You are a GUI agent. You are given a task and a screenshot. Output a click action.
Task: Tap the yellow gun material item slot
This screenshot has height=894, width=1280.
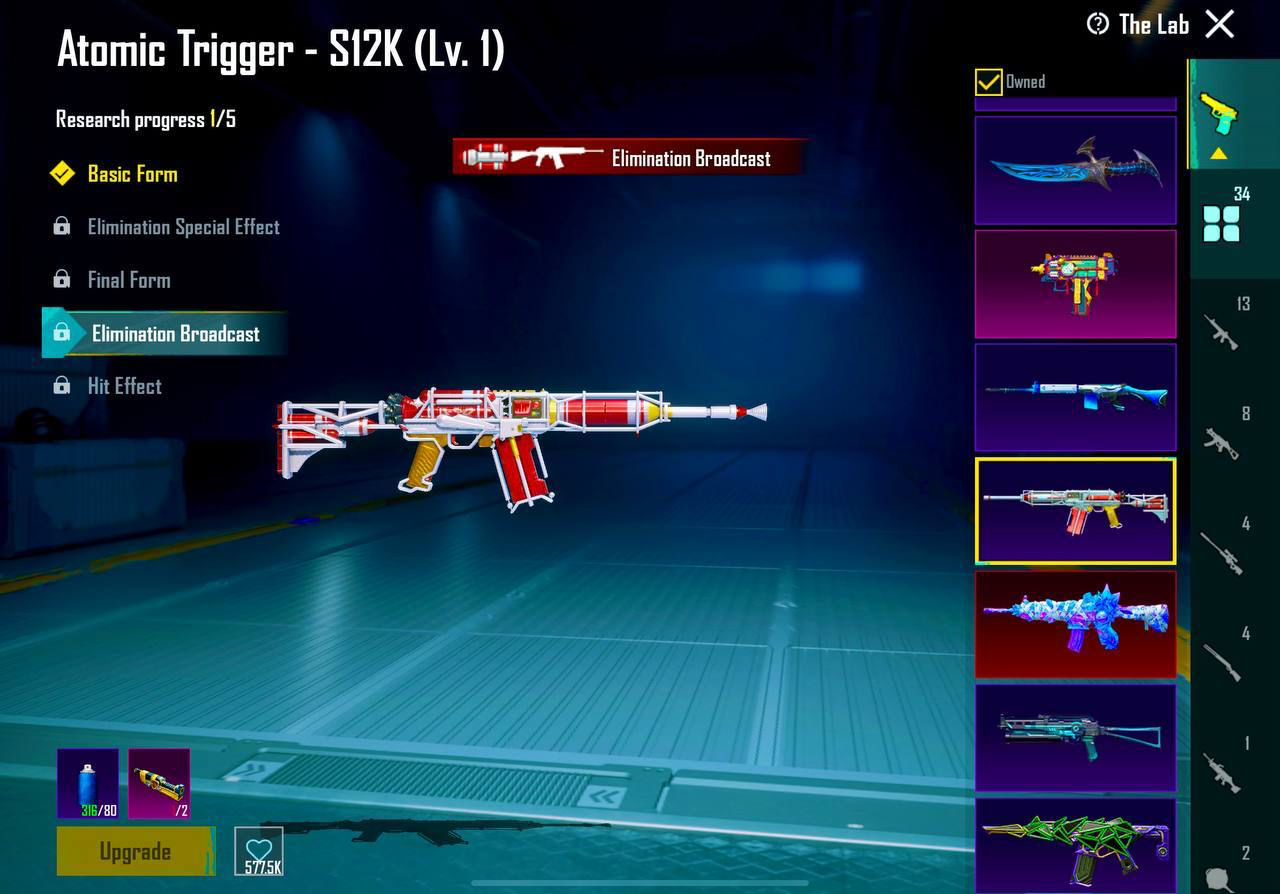pyautogui.click(x=159, y=783)
